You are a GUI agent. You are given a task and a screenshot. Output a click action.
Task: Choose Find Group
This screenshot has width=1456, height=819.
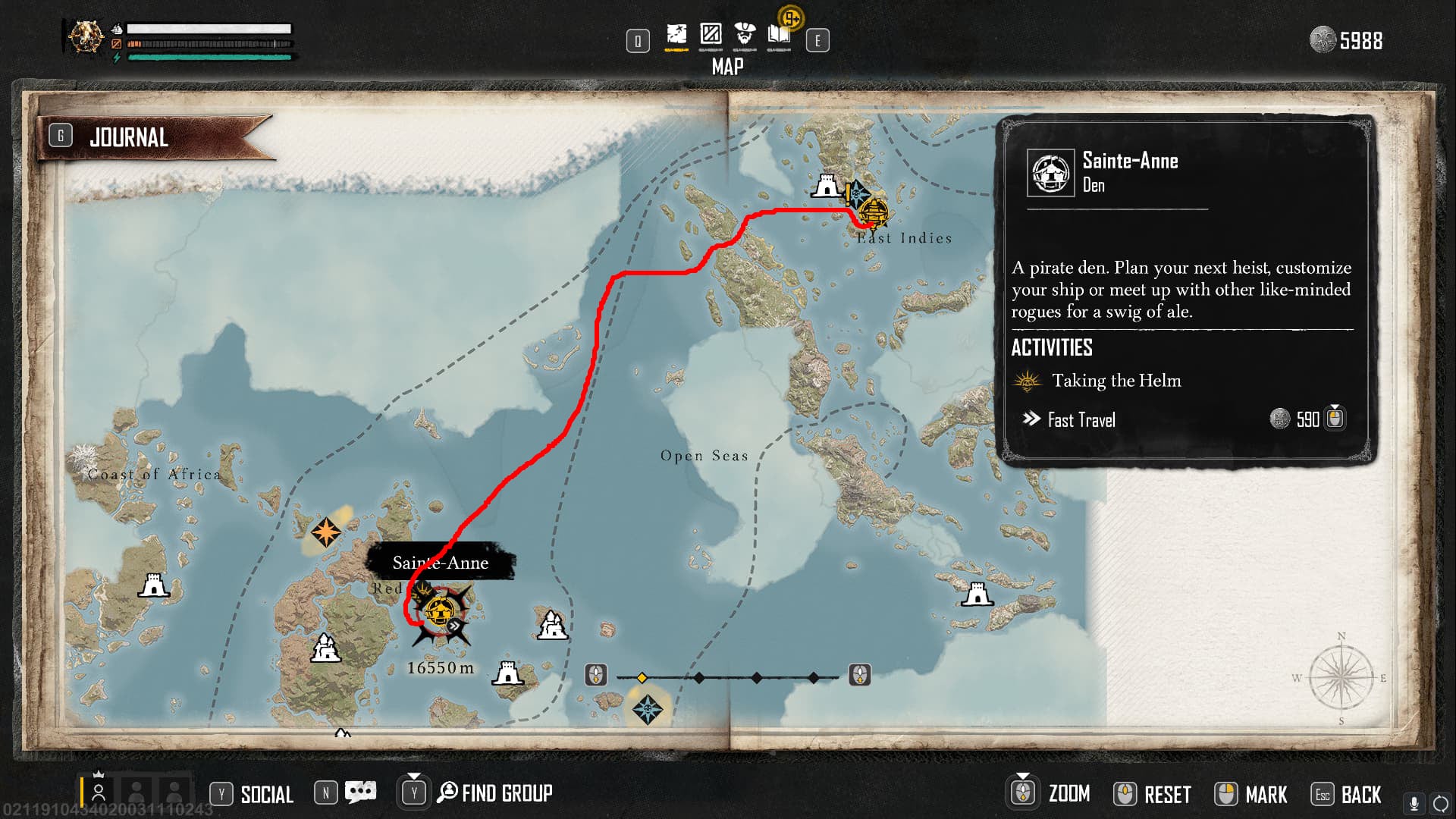coord(506,793)
